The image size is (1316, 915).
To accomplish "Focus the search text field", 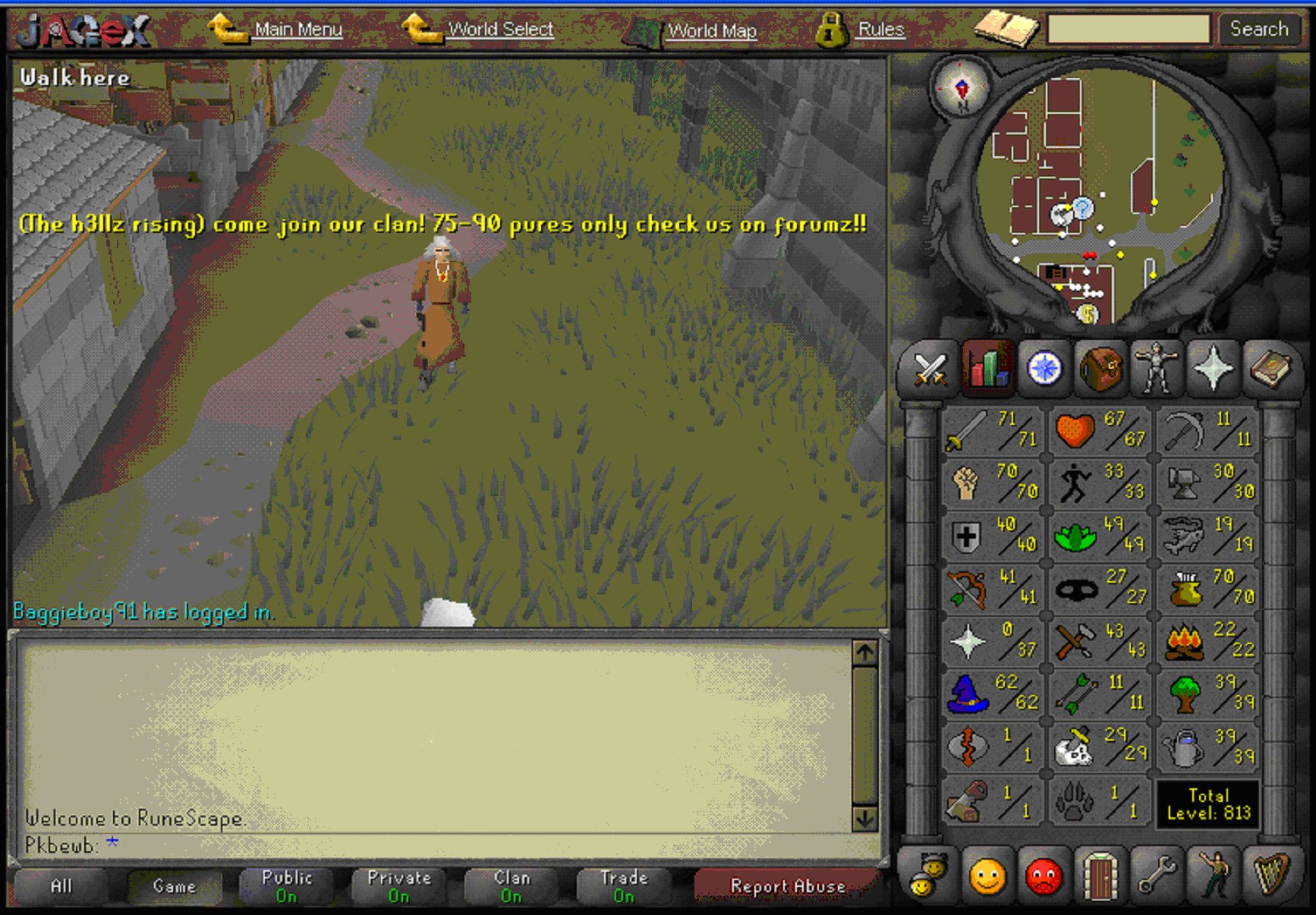I will click(1128, 30).
